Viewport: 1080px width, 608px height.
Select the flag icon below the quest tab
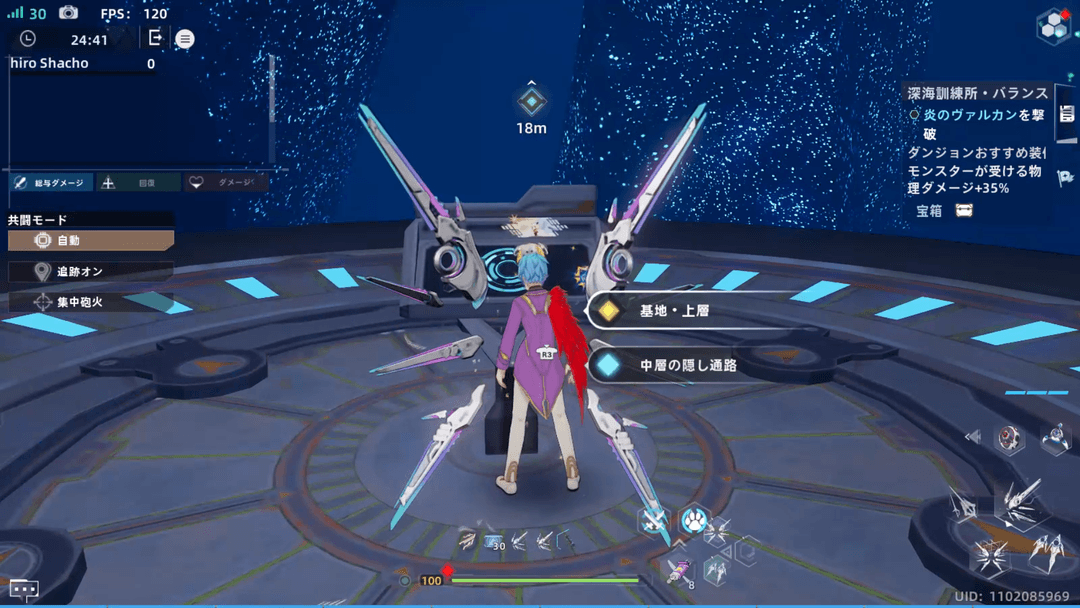point(1066,178)
